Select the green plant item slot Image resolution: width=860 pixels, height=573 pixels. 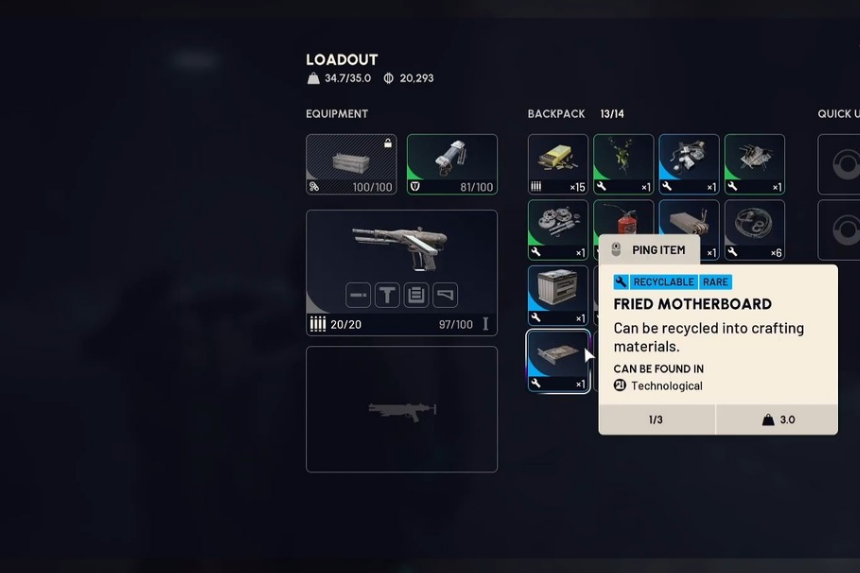coord(623,164)
